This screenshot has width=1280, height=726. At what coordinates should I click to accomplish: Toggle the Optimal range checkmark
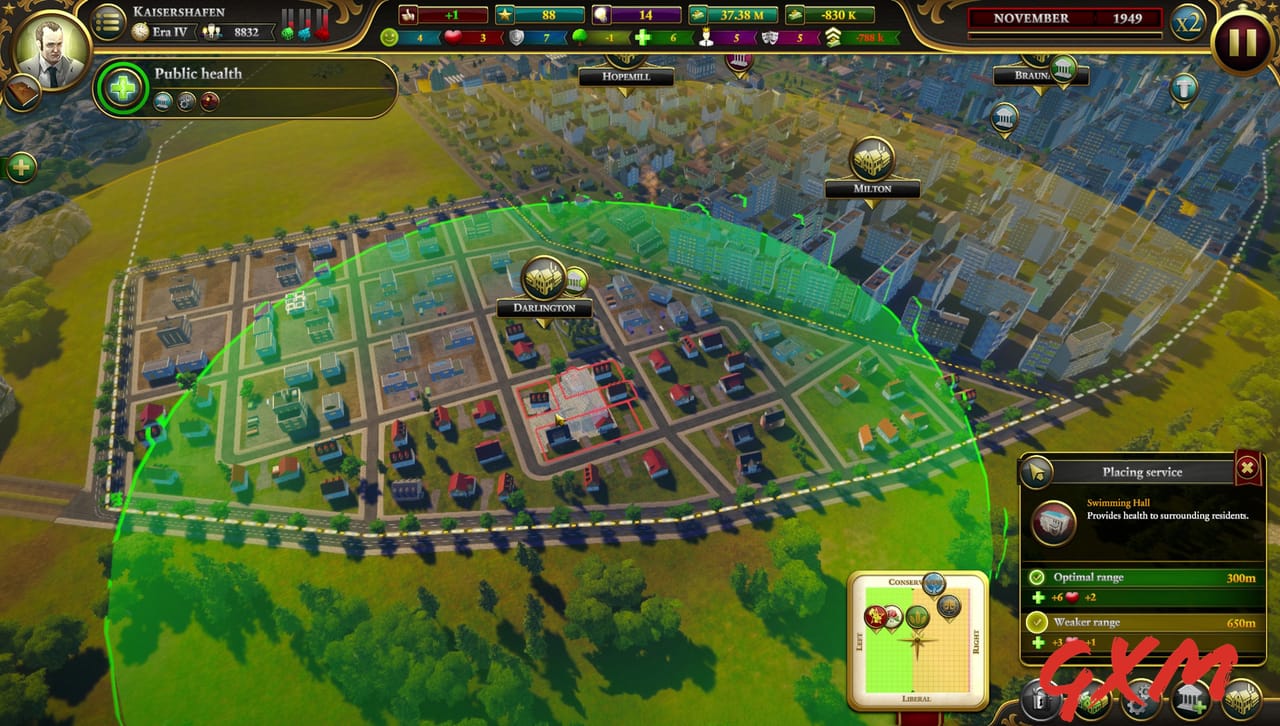1039,577
